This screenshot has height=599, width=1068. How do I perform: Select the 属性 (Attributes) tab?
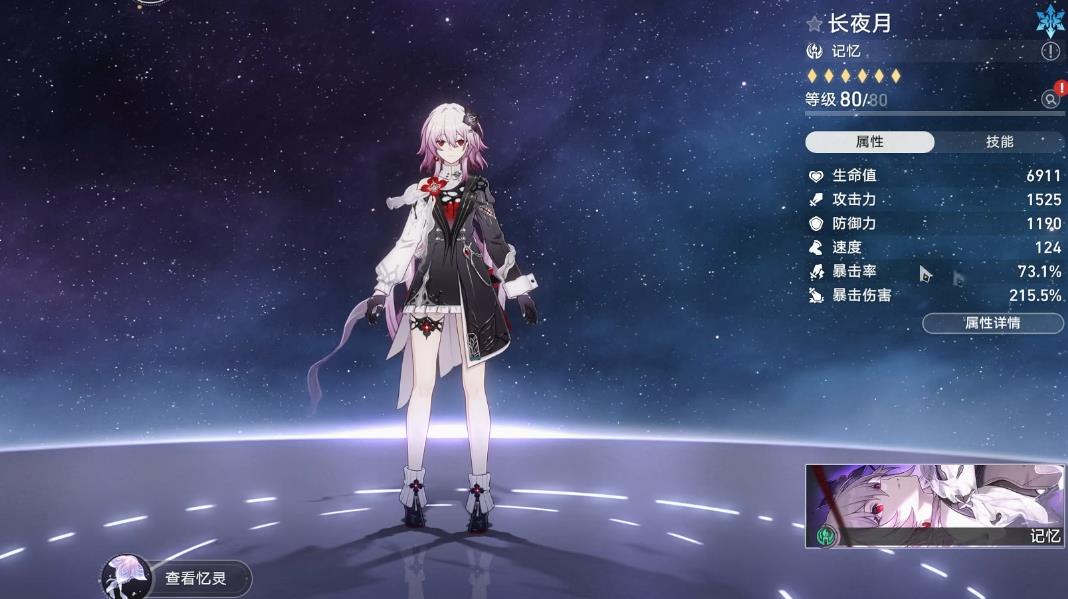tap(869, 142)
